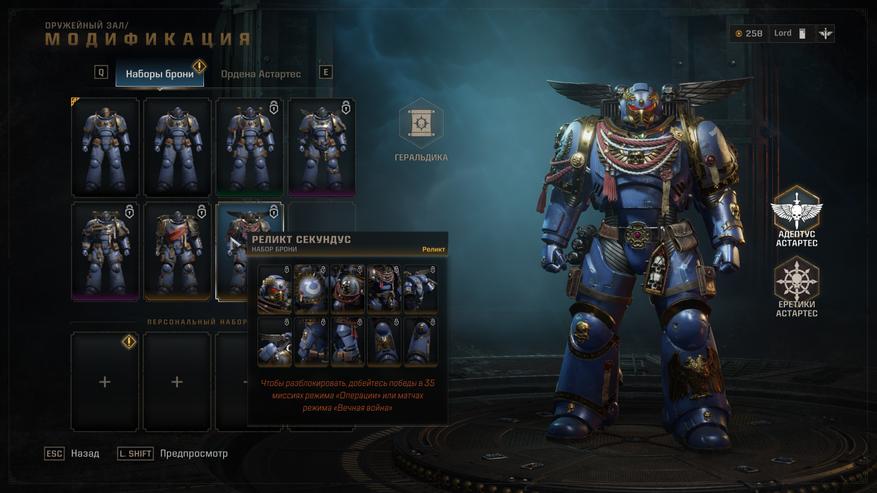Switch to the Наборы брони tab
Viewport: 877px width, 493px height.
159,73
